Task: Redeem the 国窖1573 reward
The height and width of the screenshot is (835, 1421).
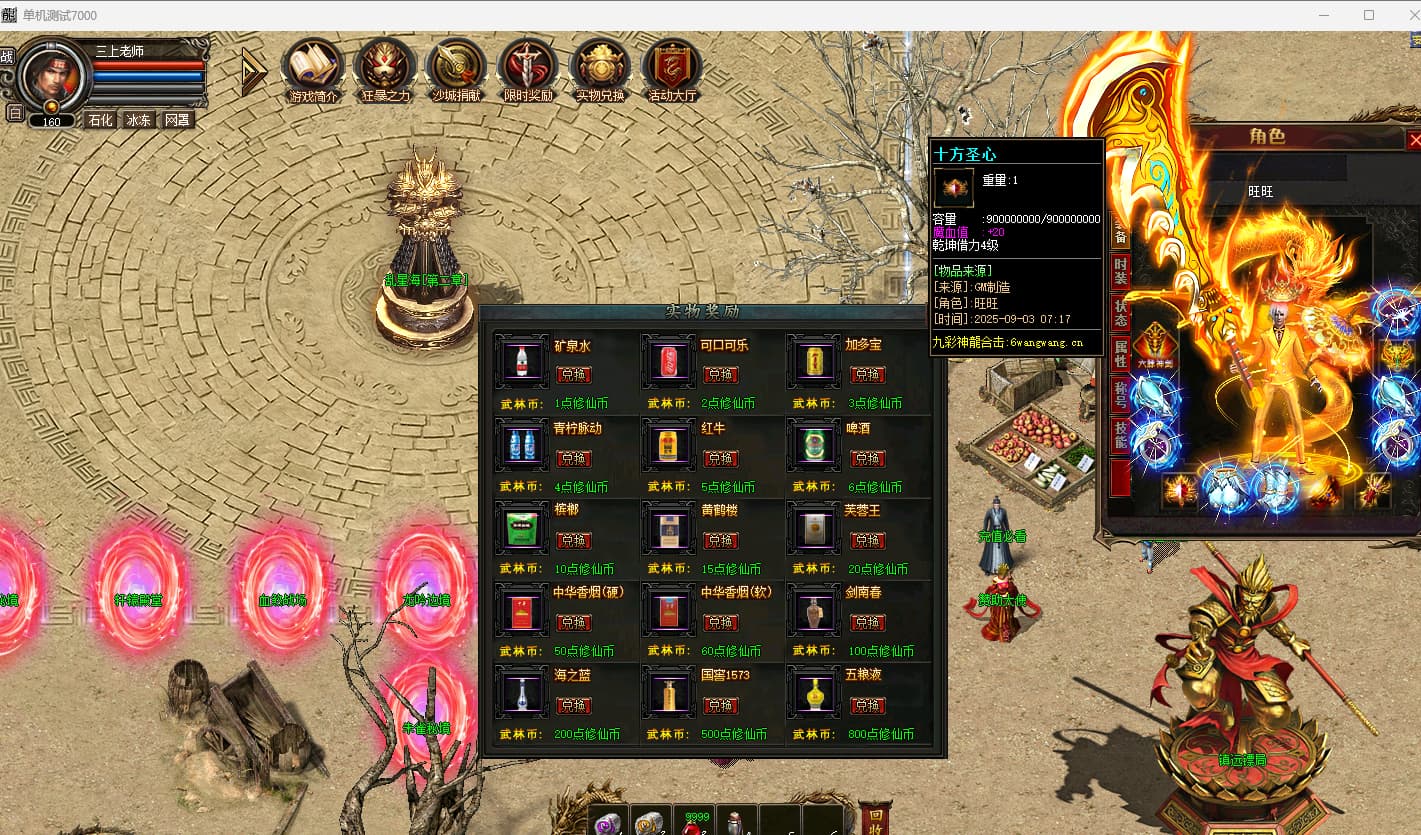Action: (720, 705)
